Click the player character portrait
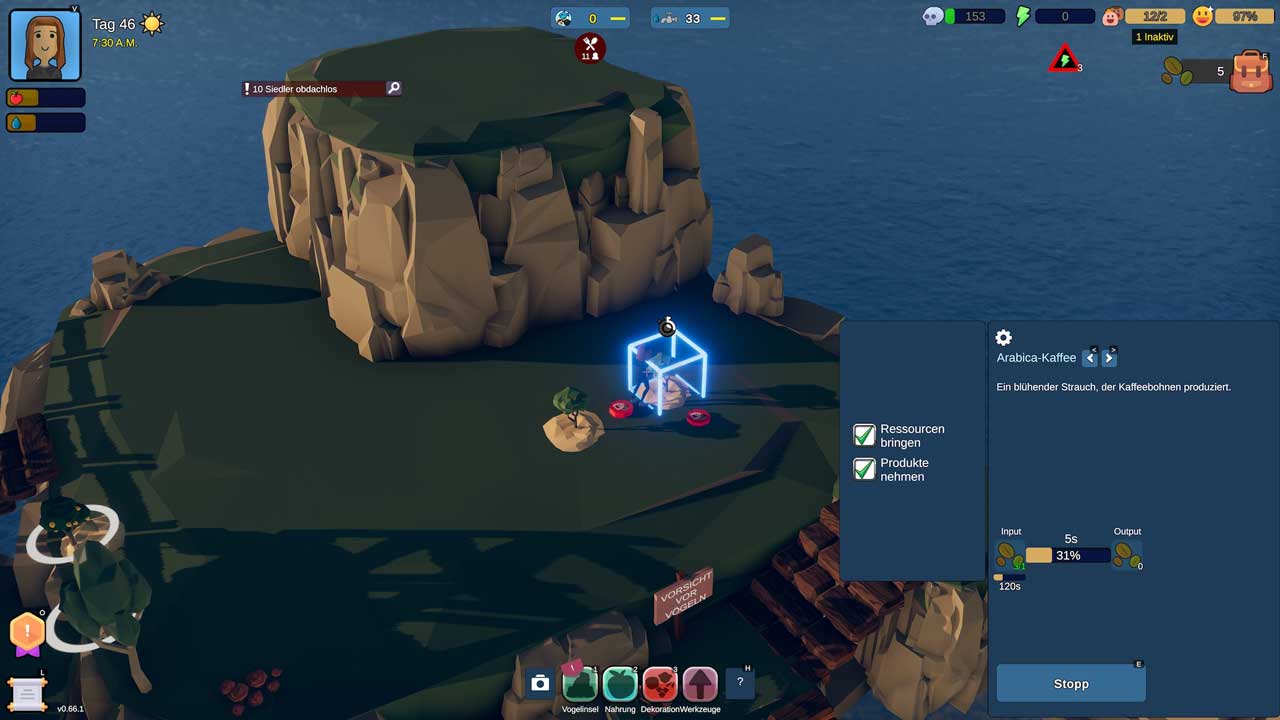Image resolution: width=1280 pixels, height=720 pixels. point(45,44)
